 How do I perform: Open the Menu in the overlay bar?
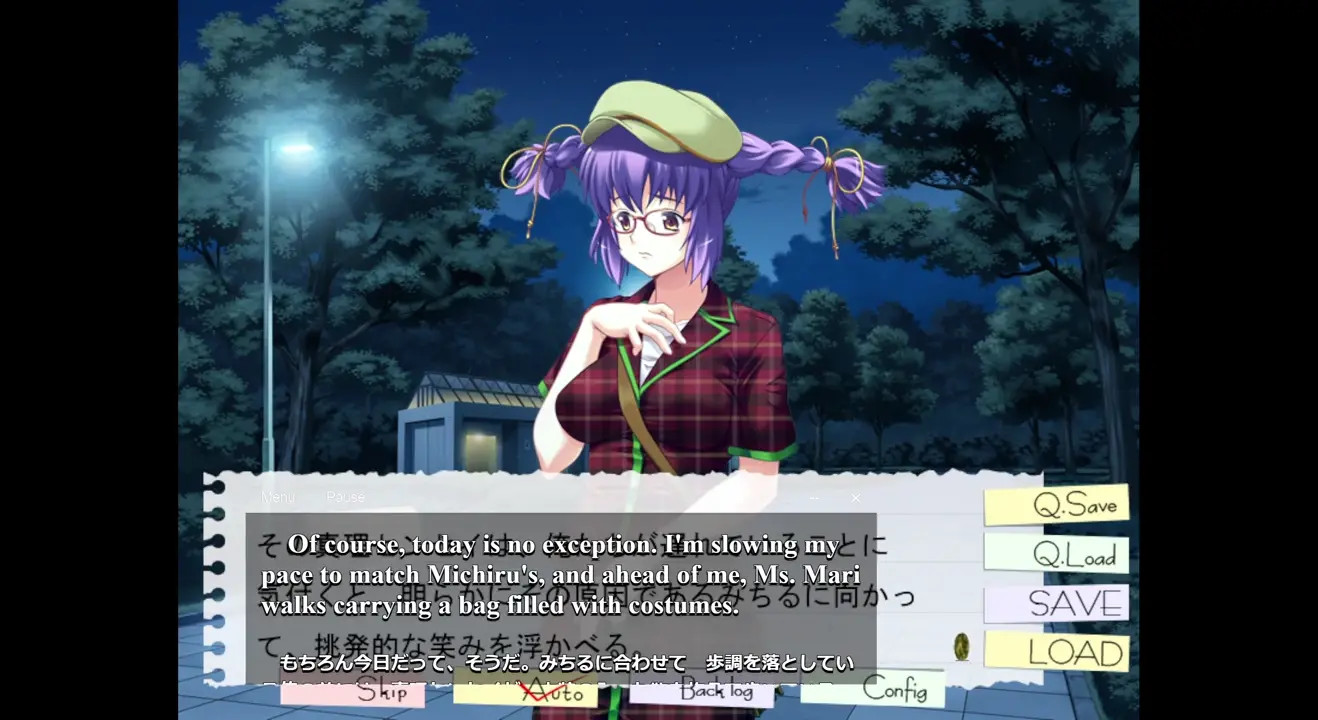278,497
